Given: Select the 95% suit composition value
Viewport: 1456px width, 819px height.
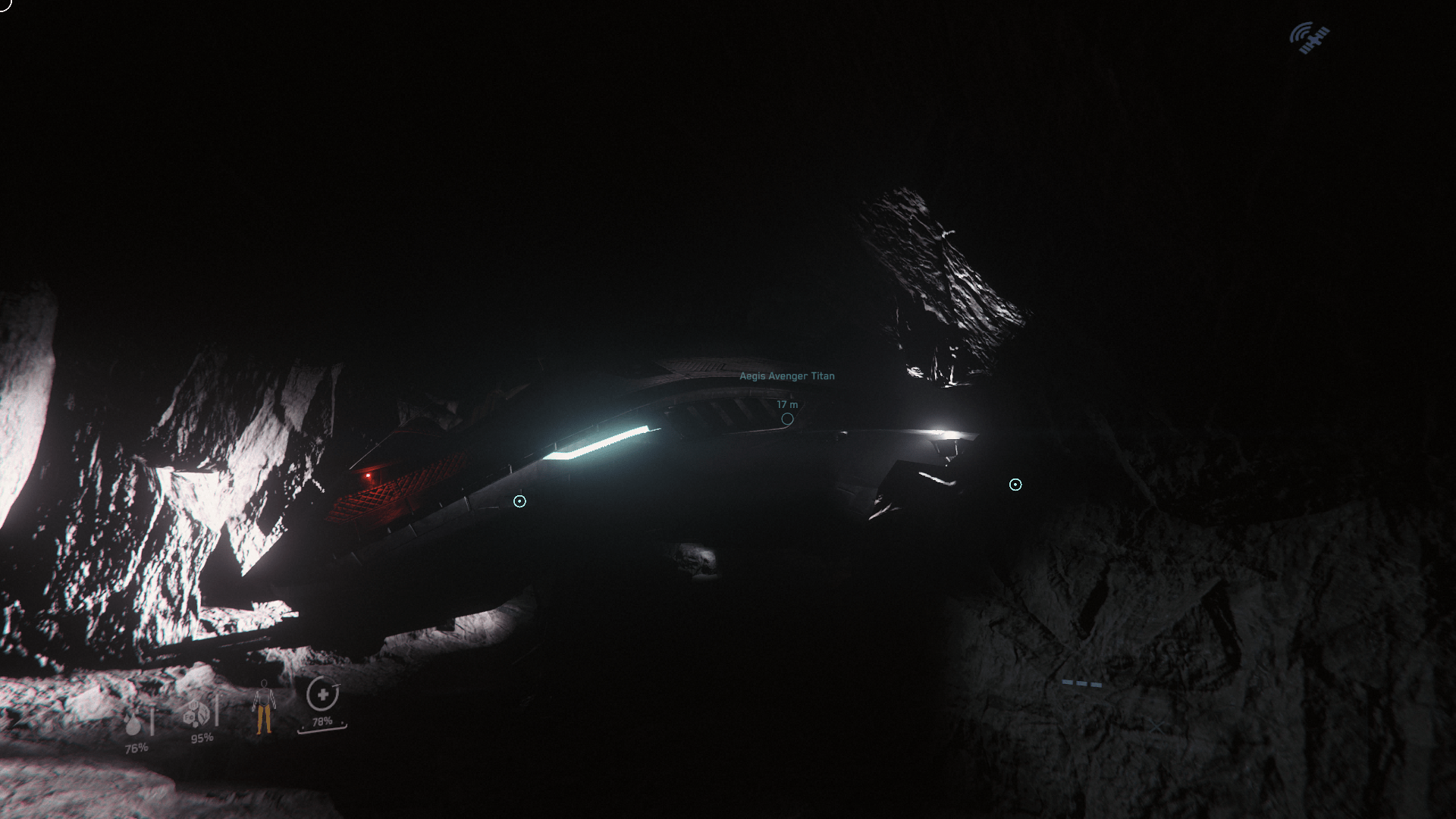Looking at the screenshot, I should (202, 738).
